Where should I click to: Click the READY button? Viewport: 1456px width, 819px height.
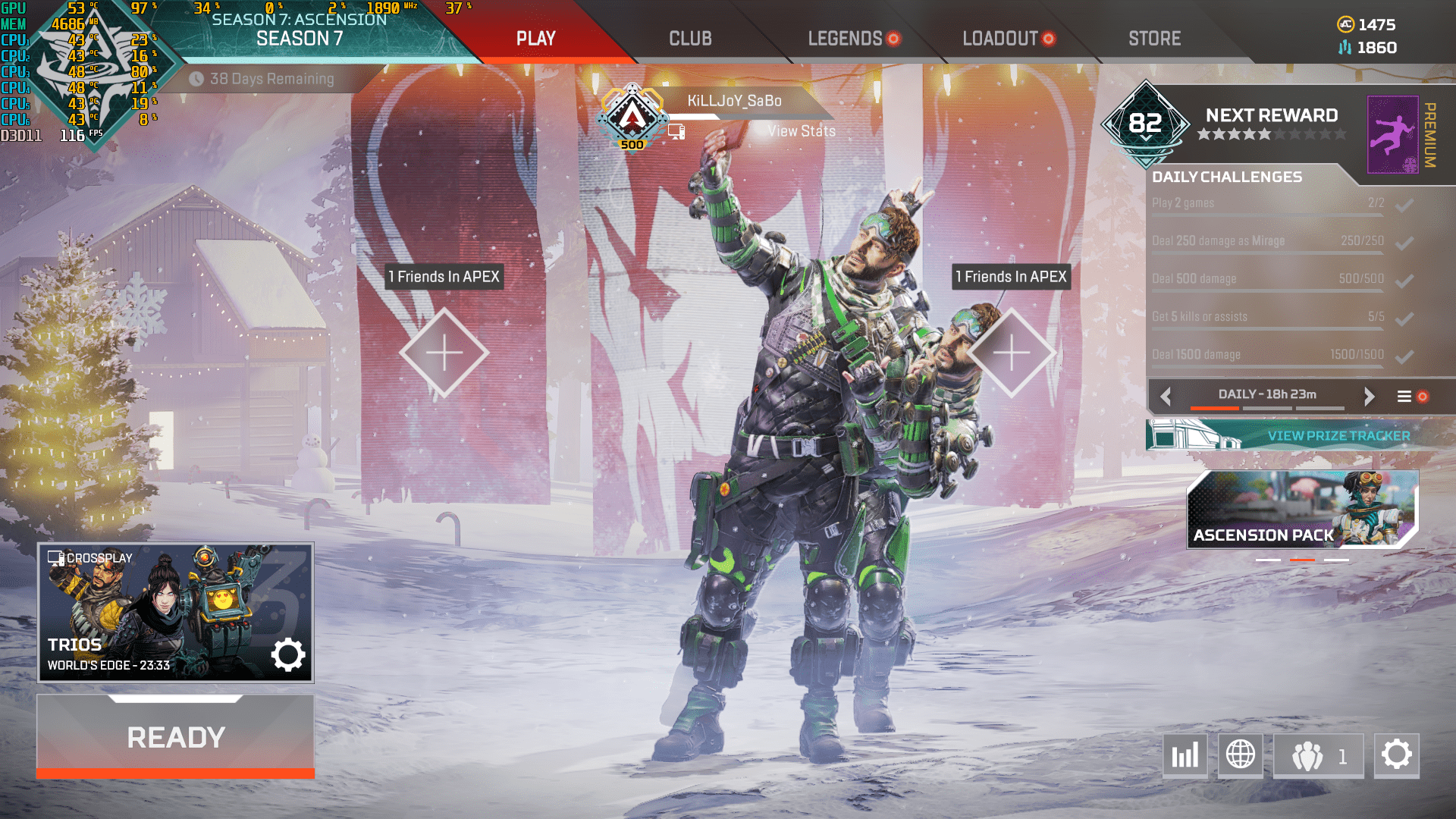click(176, 737)
